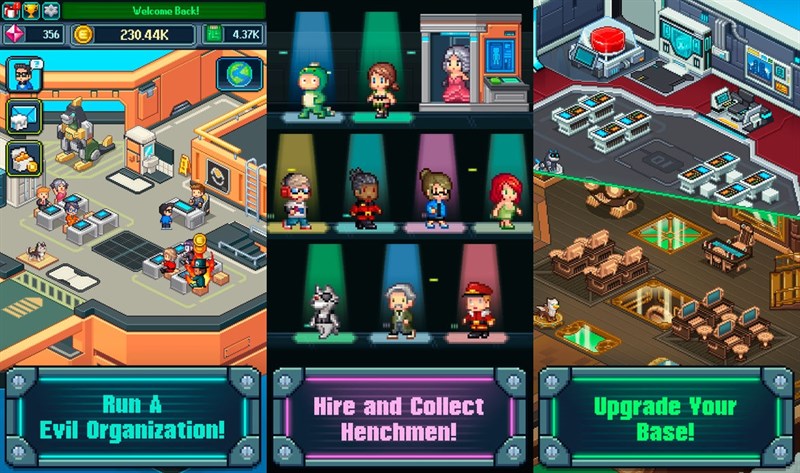Image resolution: width=800 pixels, height=473 pixels.
Task: Tap the advisor portrait with speech bubble
Action: (22, 74)
